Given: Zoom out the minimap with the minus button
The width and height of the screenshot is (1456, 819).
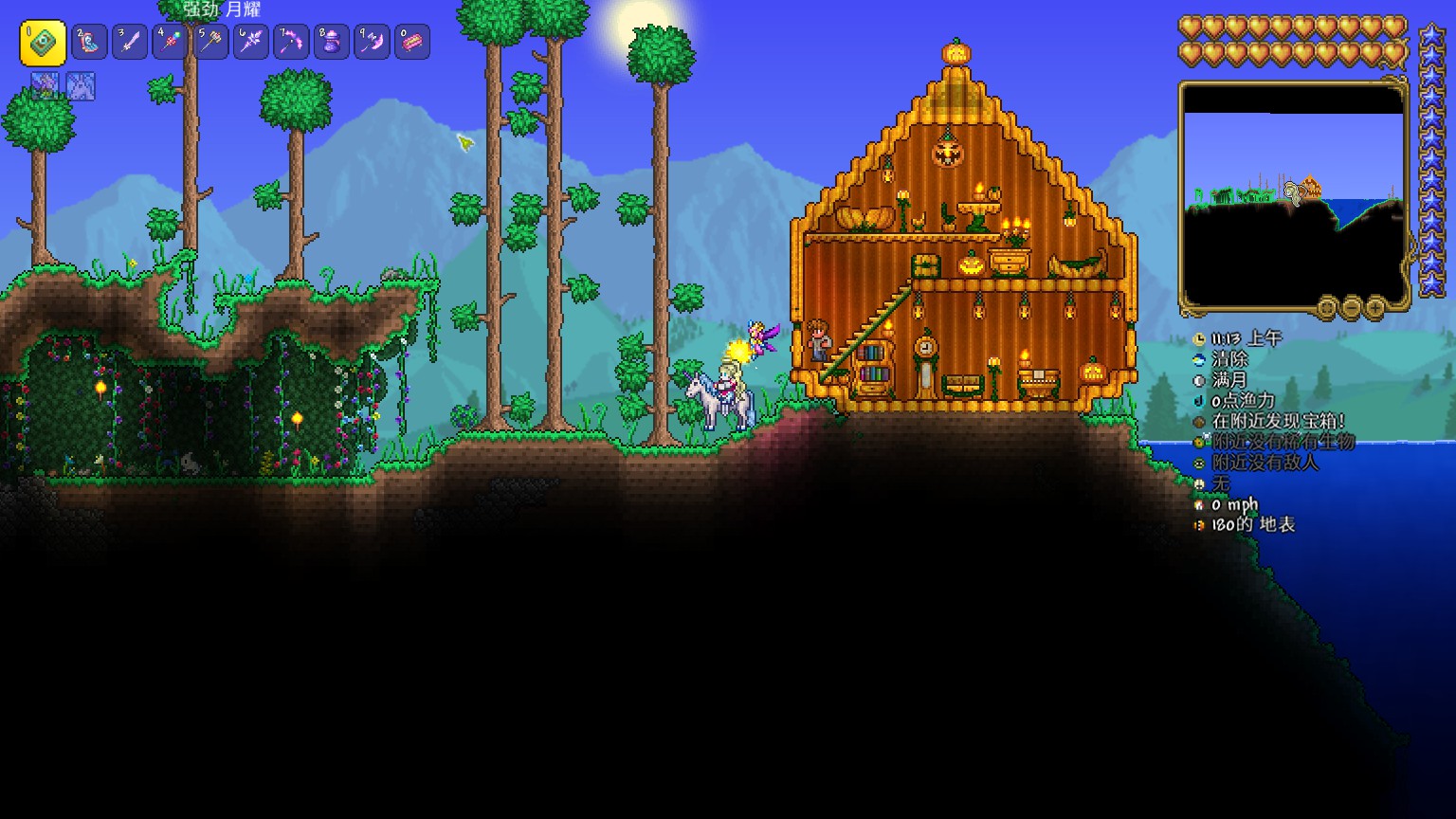Looking at the screenshot, I should (1351, 308).
